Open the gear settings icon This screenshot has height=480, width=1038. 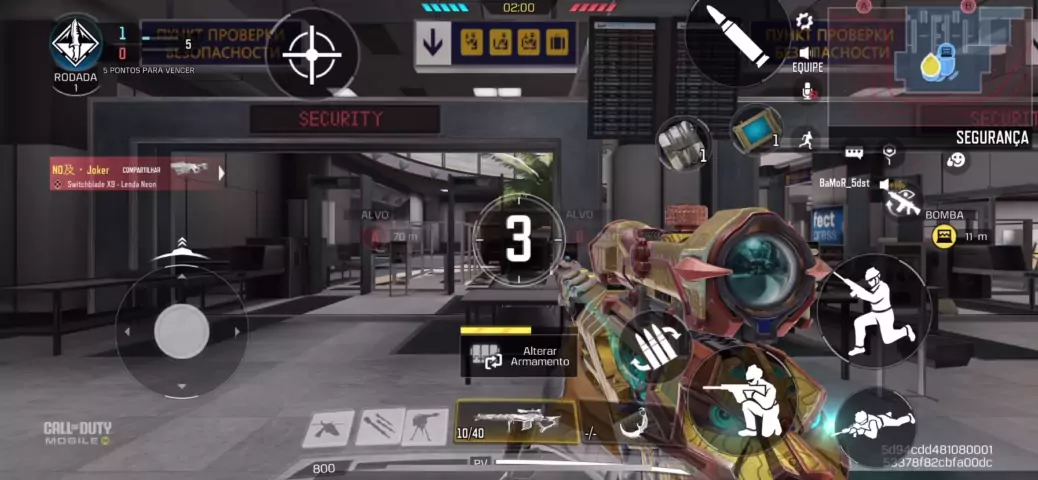pyautogui.click(x=804, y=21)
